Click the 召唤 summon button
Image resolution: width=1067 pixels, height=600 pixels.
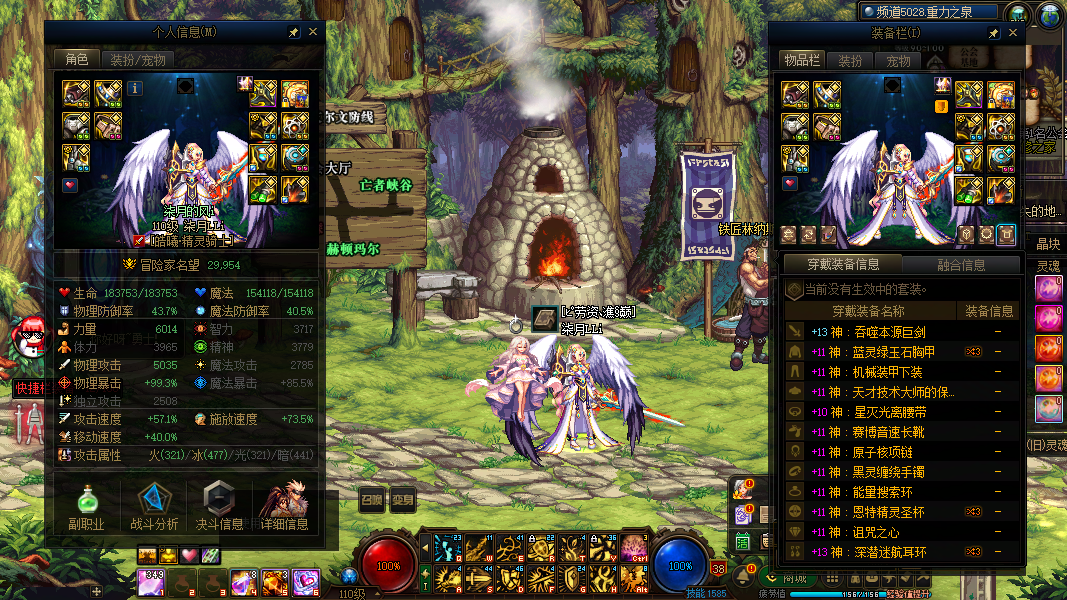click(x=371, y=500)
